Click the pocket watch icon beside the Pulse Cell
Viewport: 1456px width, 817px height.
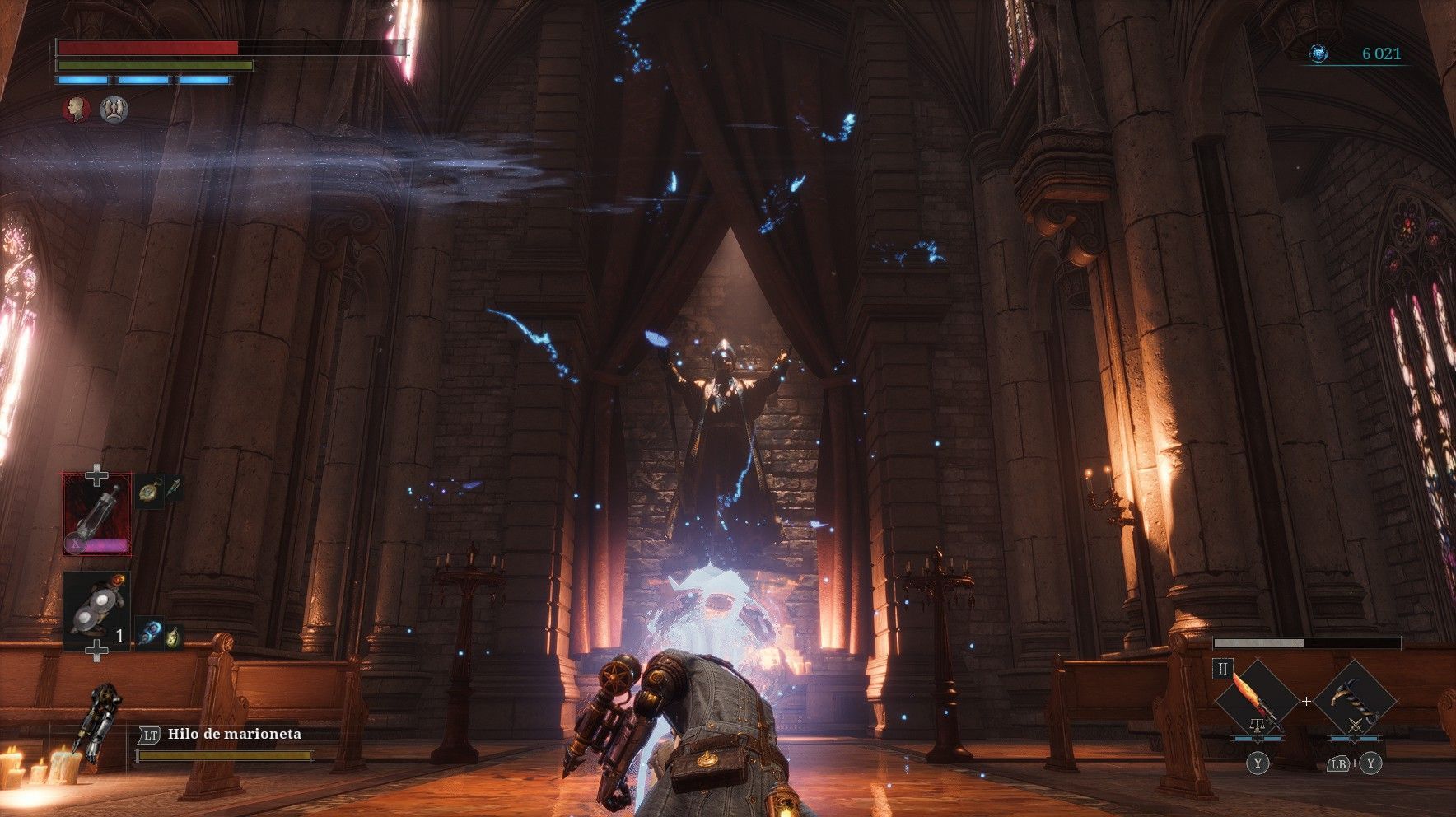[x=149, y=491]
